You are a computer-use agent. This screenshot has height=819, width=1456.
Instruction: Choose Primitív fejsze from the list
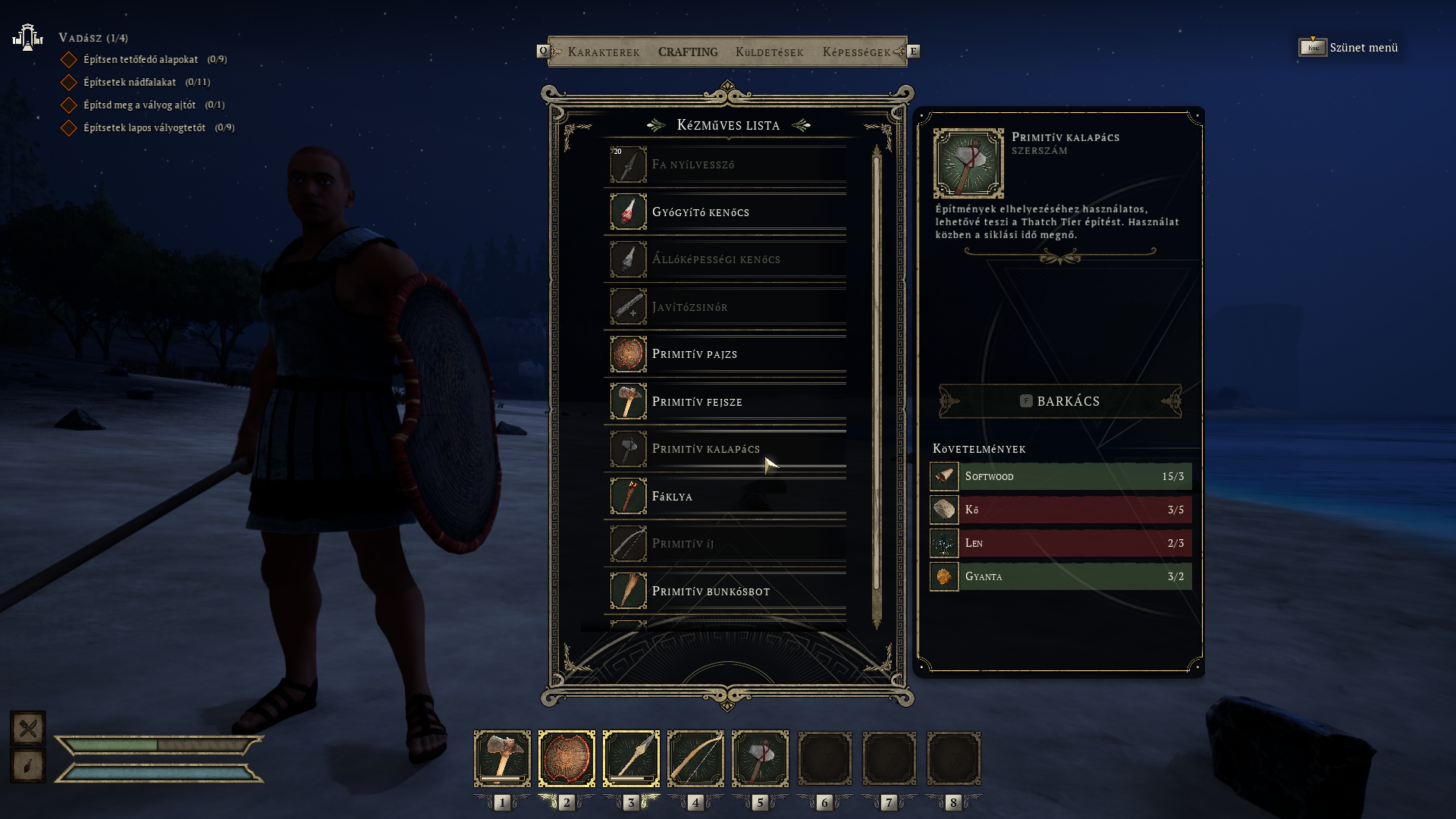726,402
